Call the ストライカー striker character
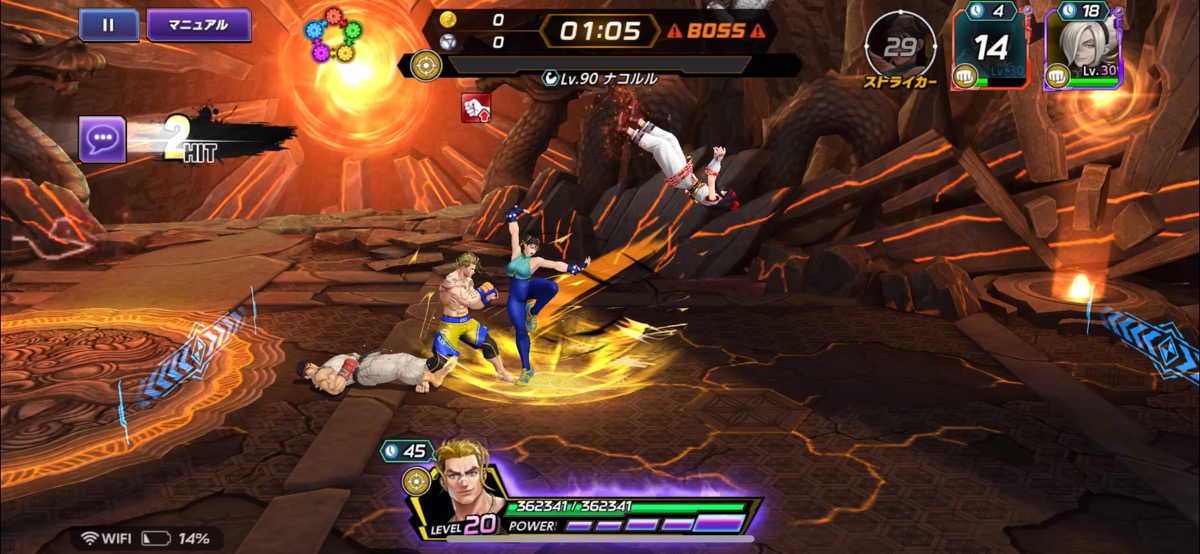Image resolution: width=1200 pixels, height=554 pixels. click(900, 47)
